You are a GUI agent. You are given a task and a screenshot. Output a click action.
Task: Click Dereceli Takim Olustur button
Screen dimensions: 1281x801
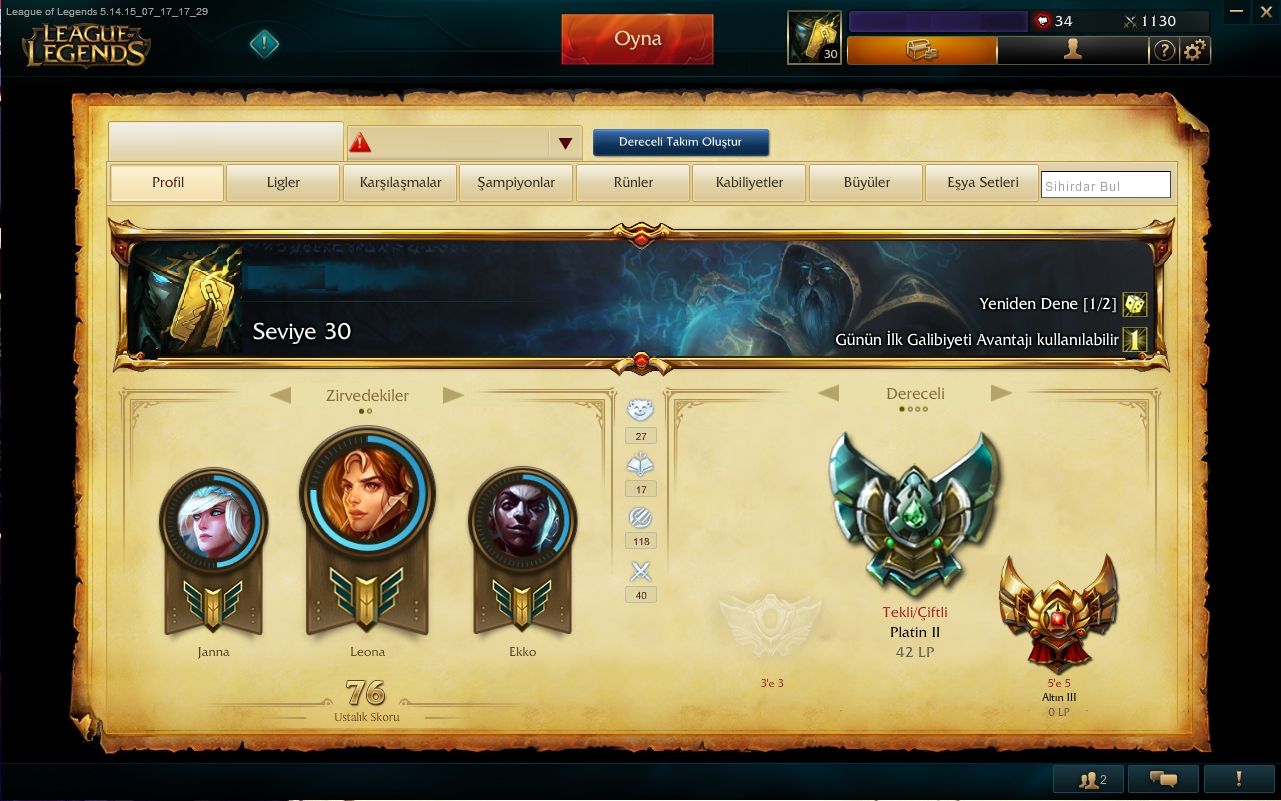(x=681, y=142)
